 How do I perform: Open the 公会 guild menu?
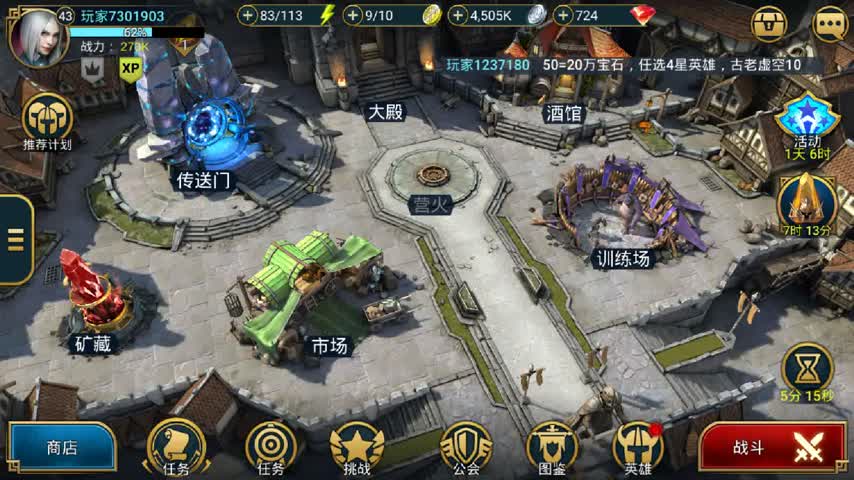(466, 445)
